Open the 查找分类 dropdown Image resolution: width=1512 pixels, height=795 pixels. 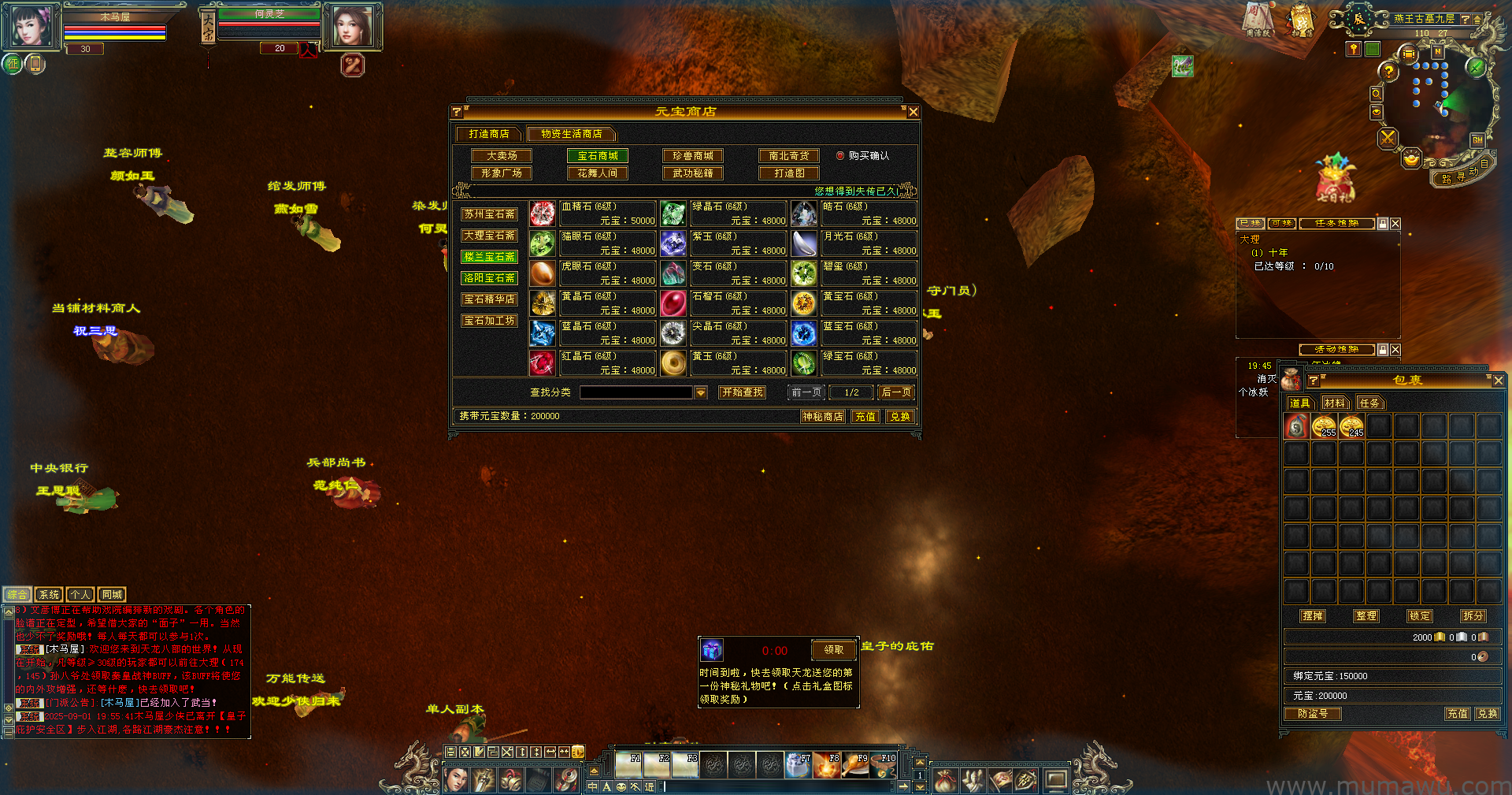[x=701, y=392]
